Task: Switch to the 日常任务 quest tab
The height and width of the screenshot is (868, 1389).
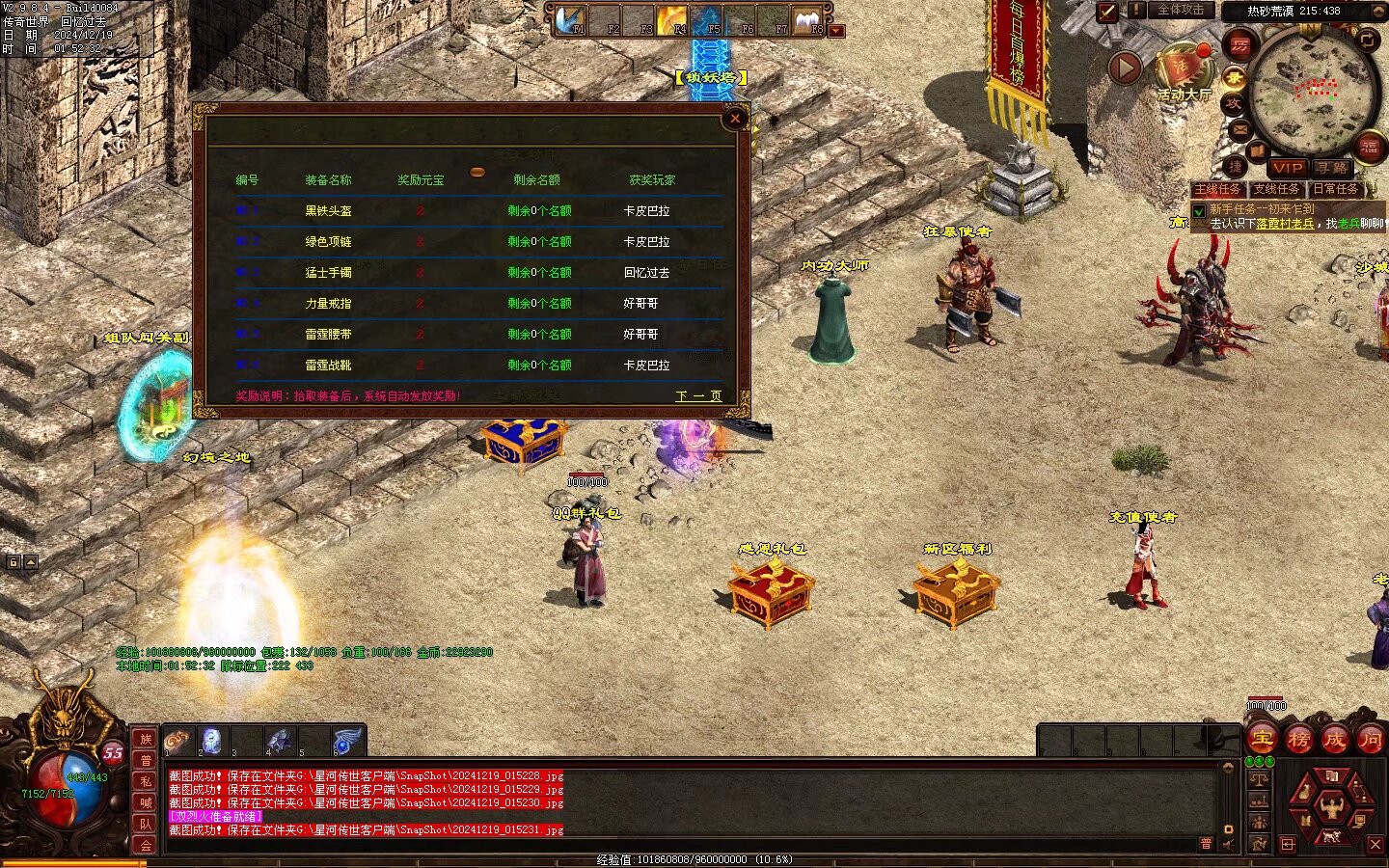Action: [x=1336, y=189]
